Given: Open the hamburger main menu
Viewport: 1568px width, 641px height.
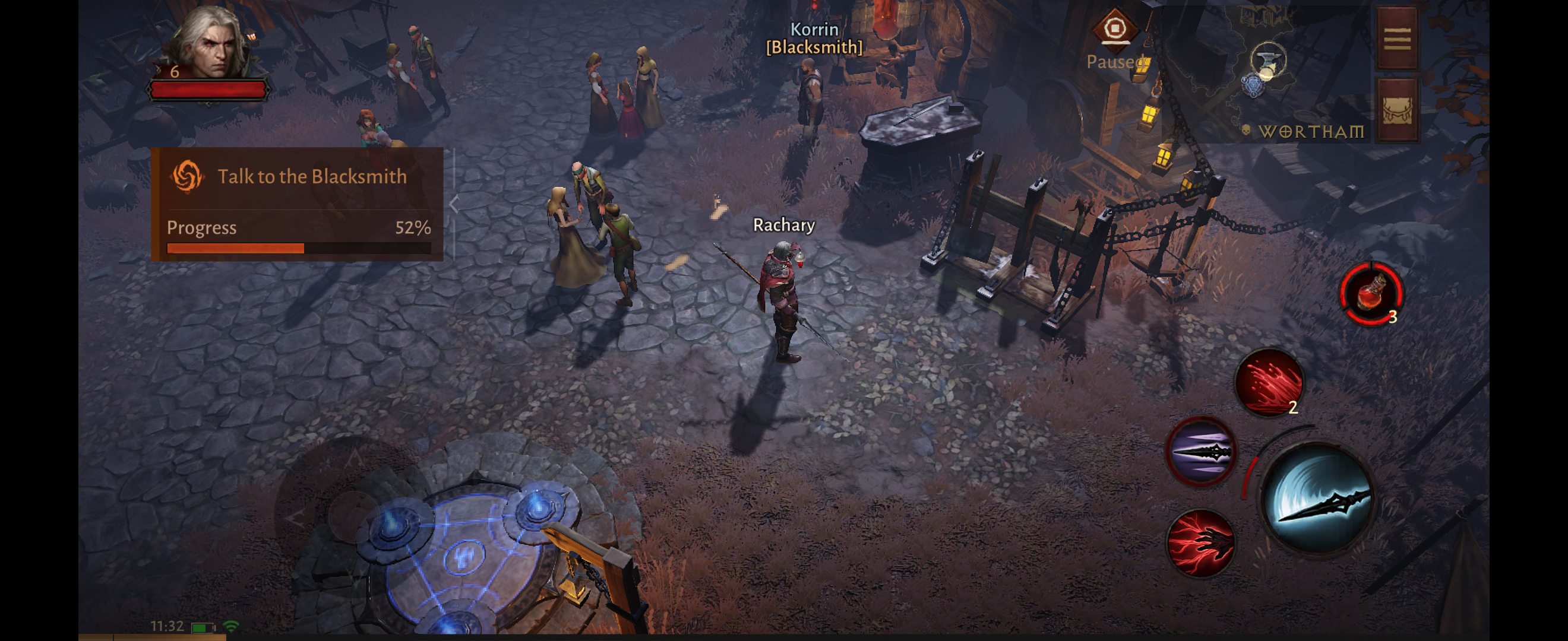Looking at the screenshot, I should (x=1397, y=39).
